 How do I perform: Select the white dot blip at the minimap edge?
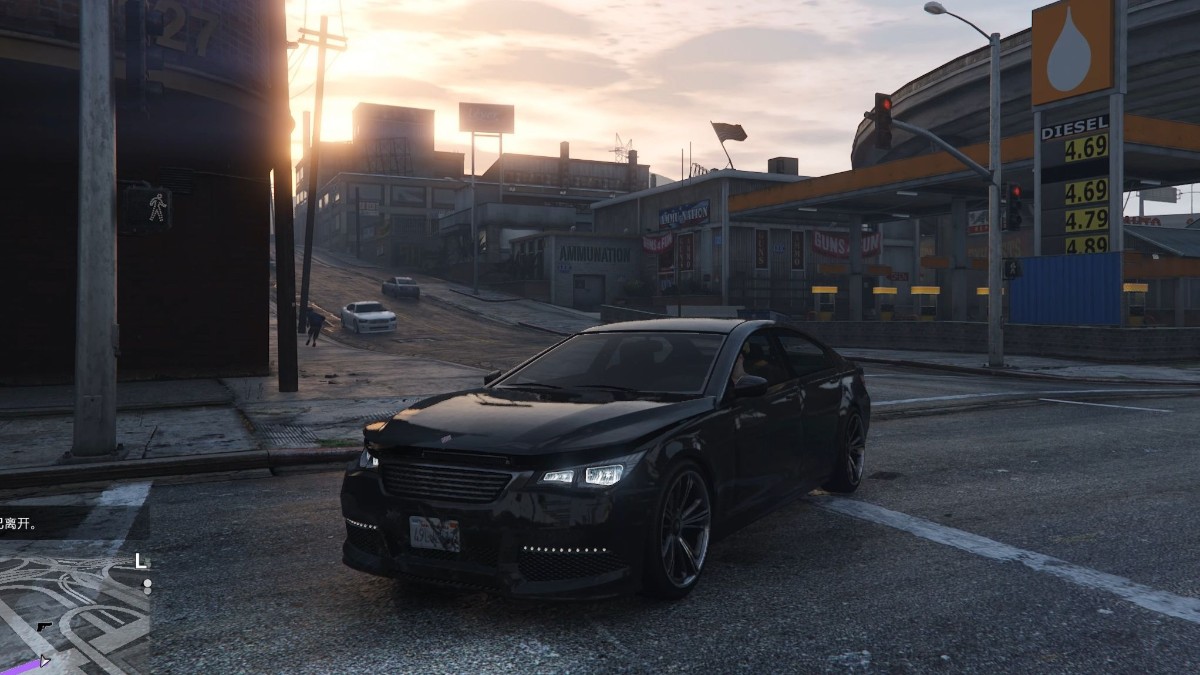click(x=147, y=583)
